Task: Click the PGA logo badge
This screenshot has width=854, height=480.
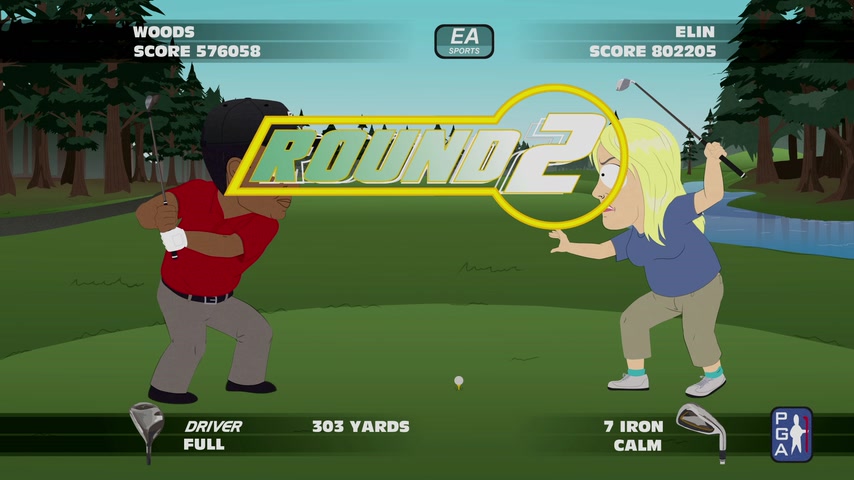Action: 791,434
